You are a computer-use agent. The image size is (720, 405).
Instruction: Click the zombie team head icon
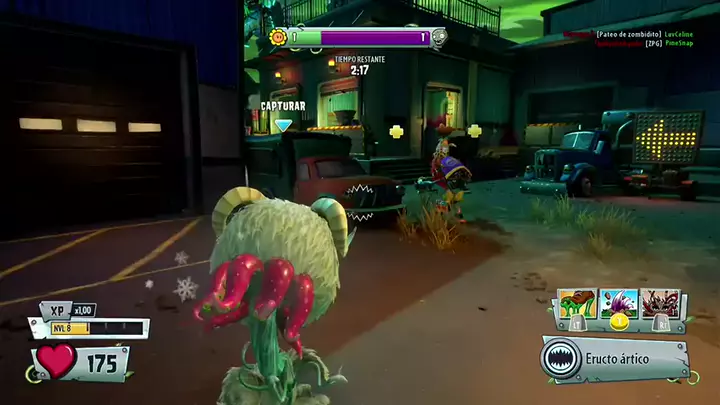438,38
